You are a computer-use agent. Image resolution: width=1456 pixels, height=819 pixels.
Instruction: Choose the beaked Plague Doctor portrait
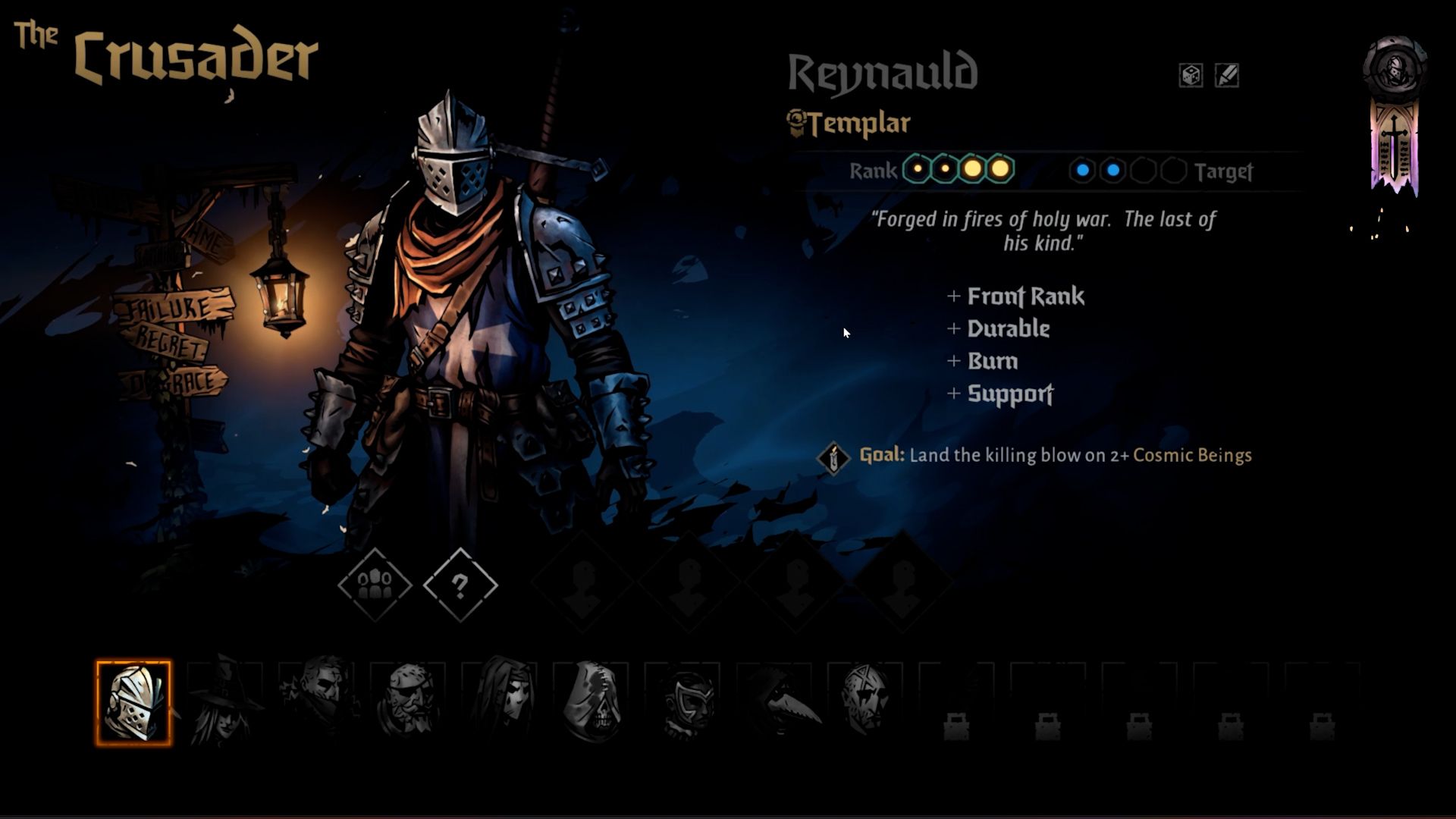coord(775,702)
